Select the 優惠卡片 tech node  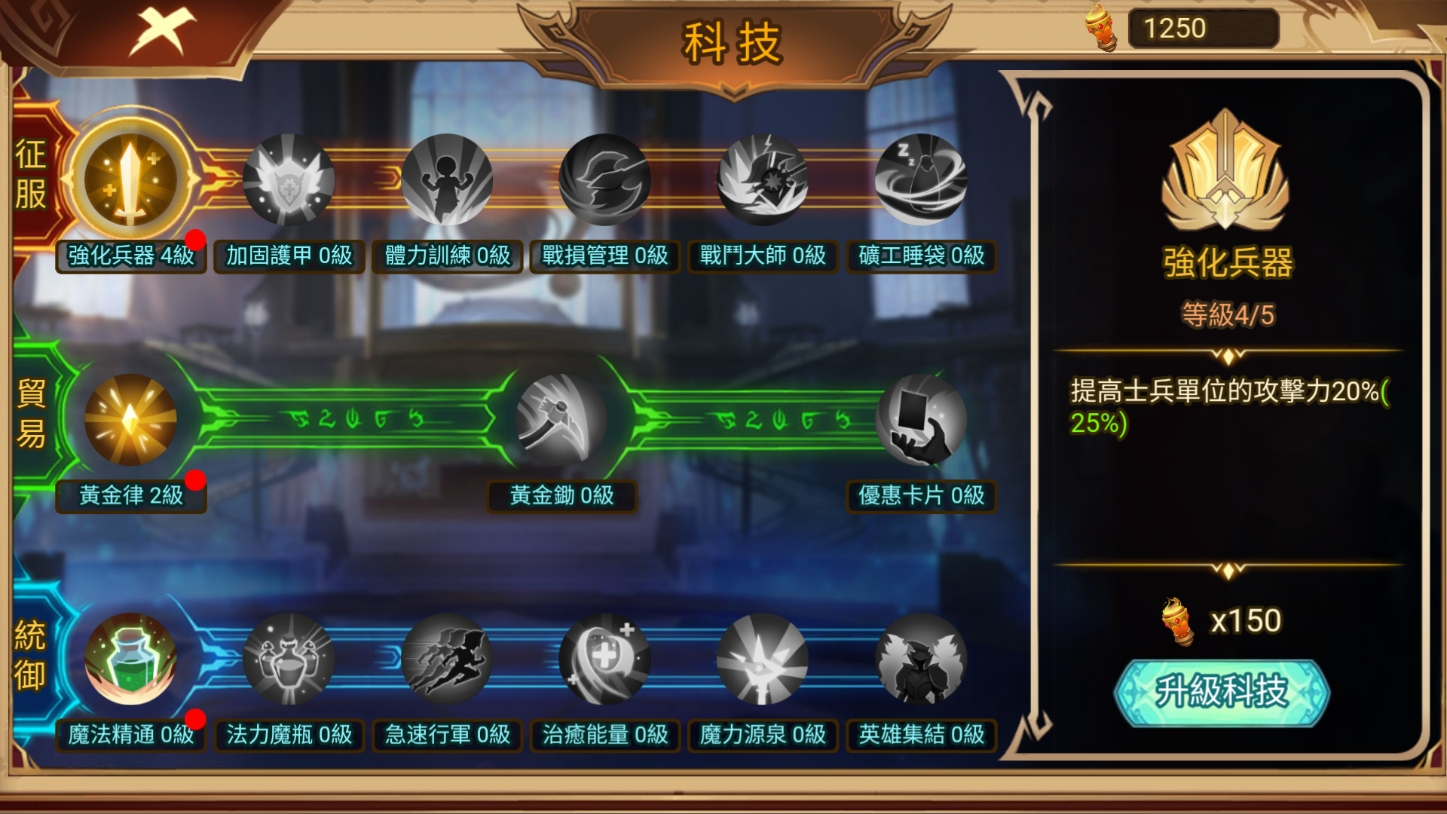pyautogui.click(x=920, y=419)
